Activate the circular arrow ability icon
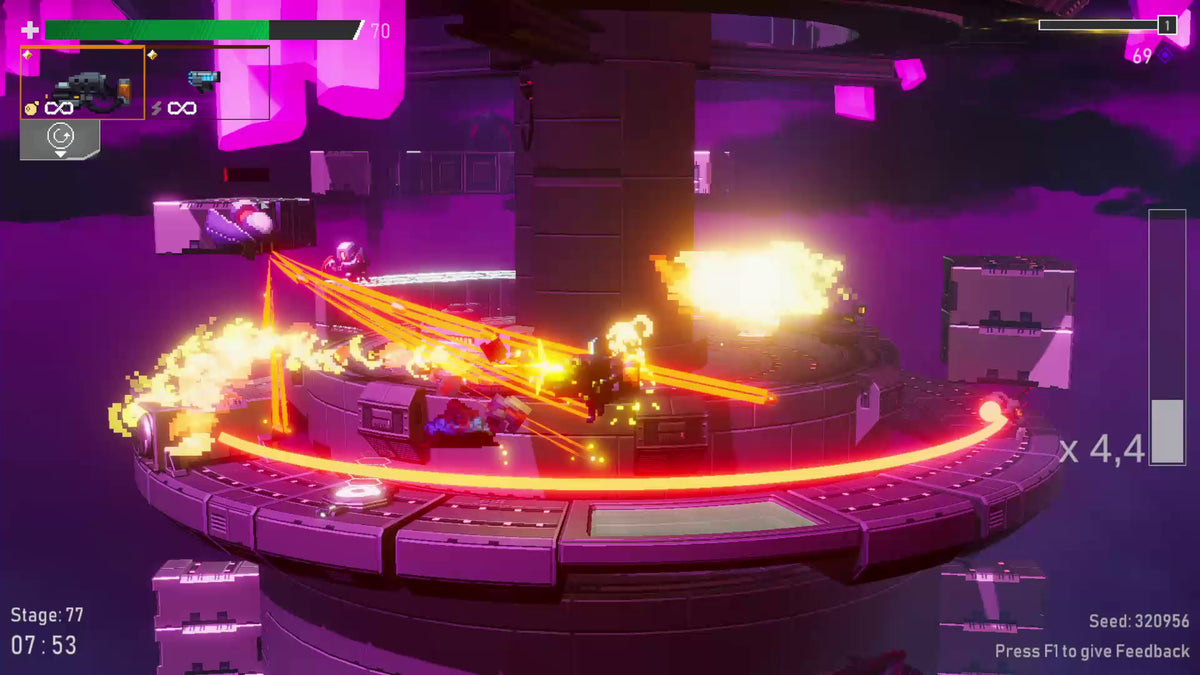This screenshot has width=1200, height=675. [59, 135]
